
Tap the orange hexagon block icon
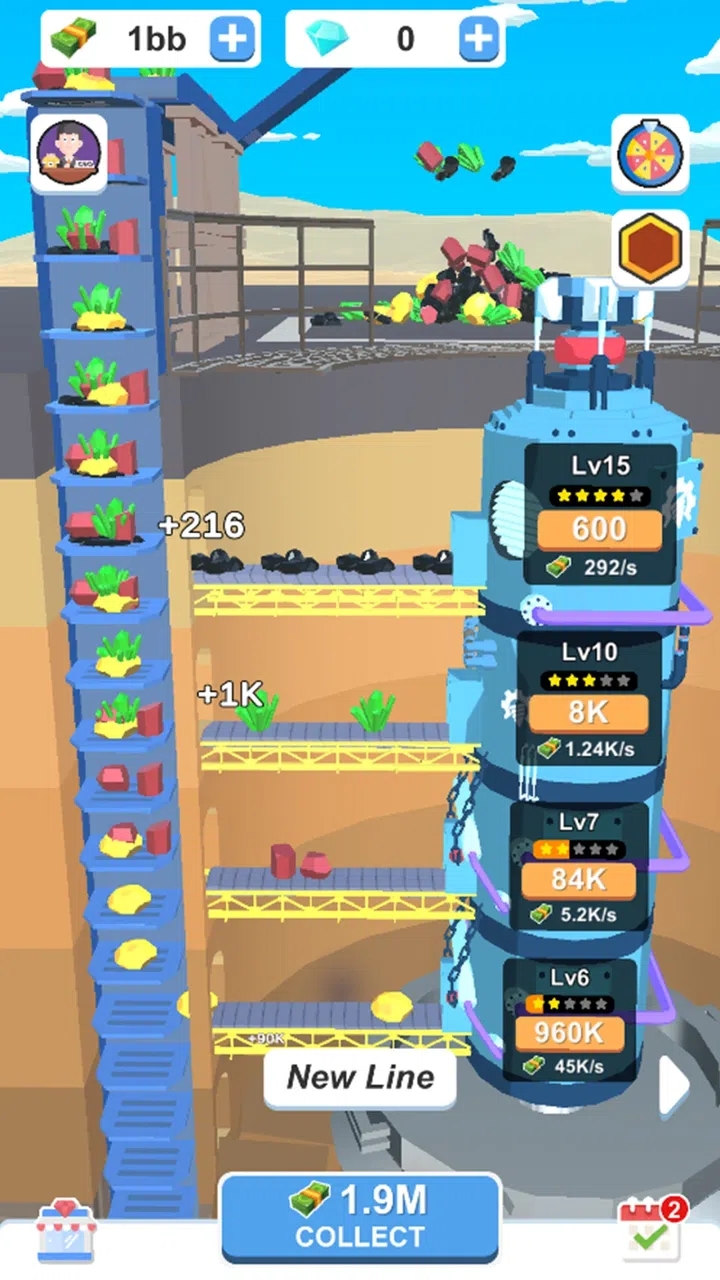(650, 247)
